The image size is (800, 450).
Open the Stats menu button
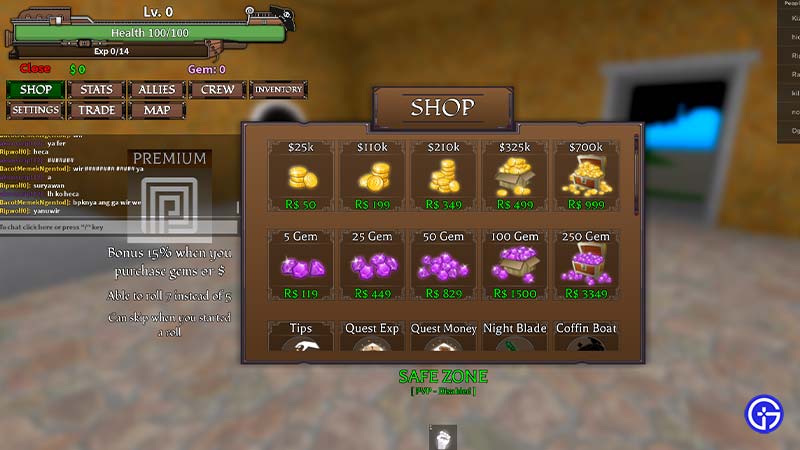pyautogui.click(x=96, y=90)
